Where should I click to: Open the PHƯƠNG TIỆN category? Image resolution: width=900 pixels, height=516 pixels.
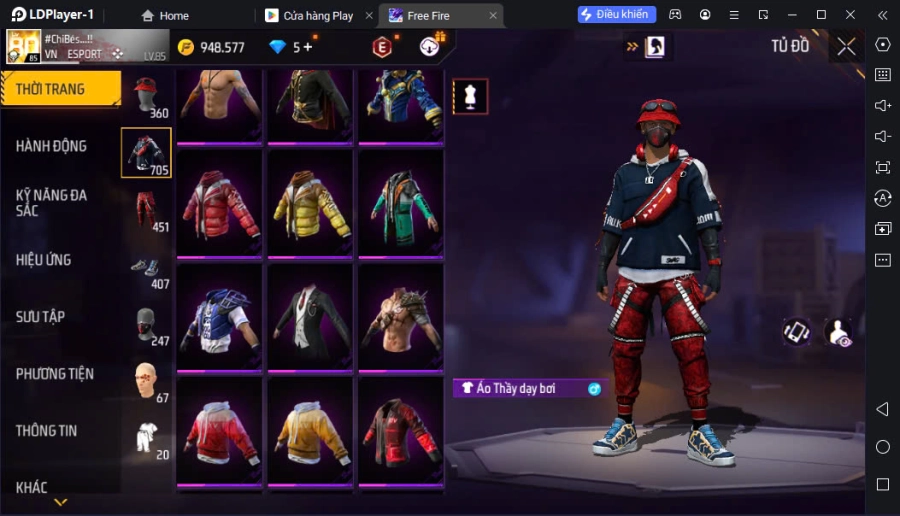pyautogui.click(x=55, y=374)
